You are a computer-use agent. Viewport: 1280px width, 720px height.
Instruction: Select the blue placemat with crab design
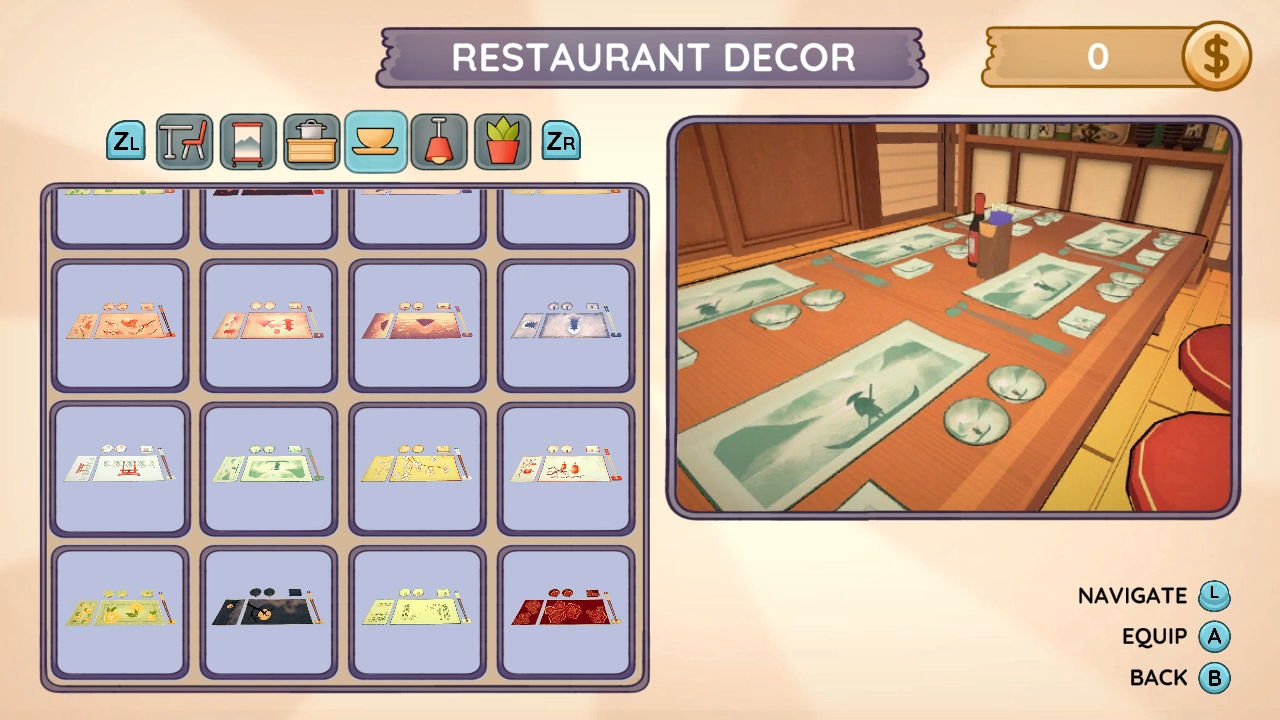tap(566, 325)
